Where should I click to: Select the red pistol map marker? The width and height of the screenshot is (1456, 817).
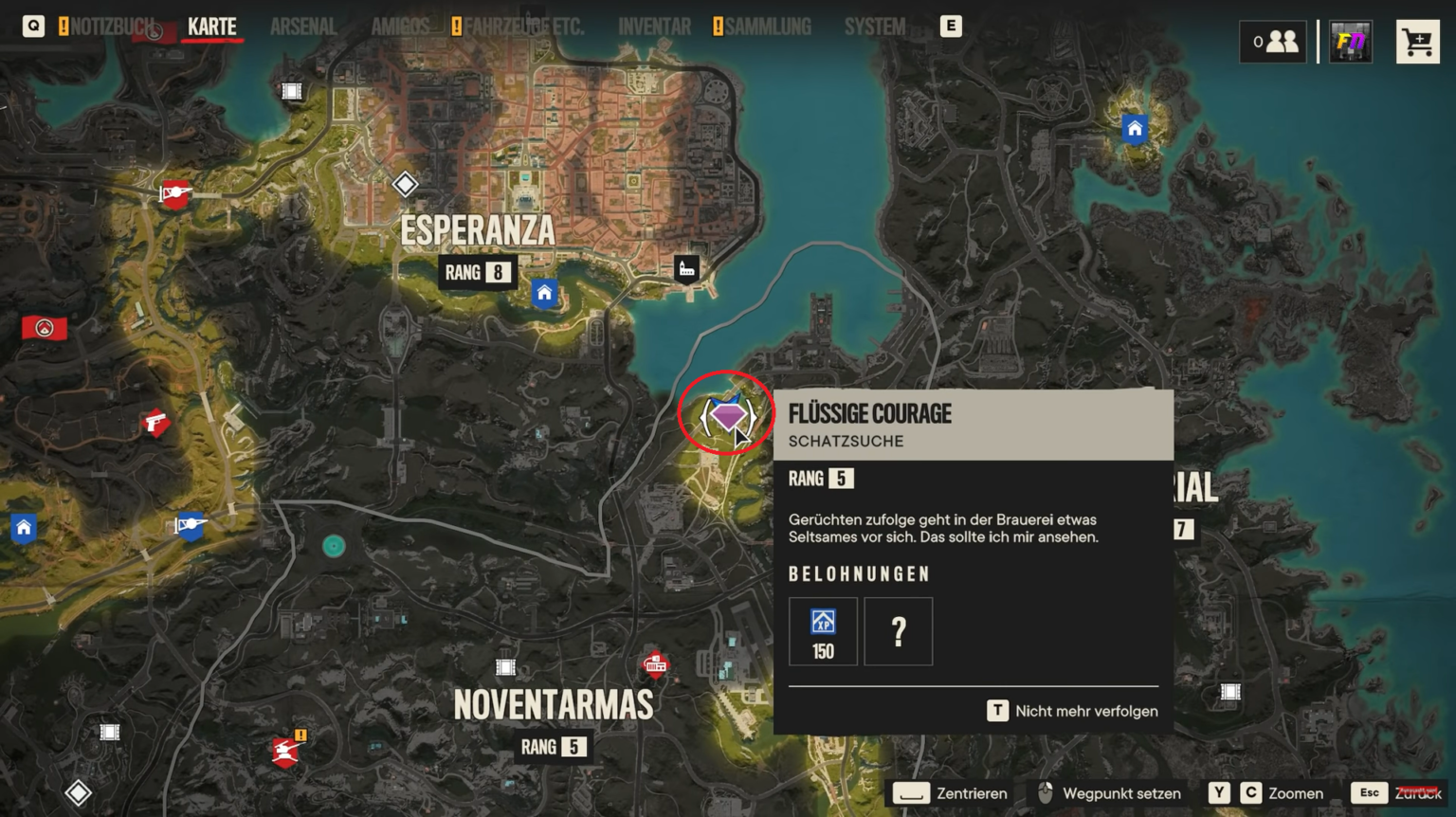pos(155,422)
